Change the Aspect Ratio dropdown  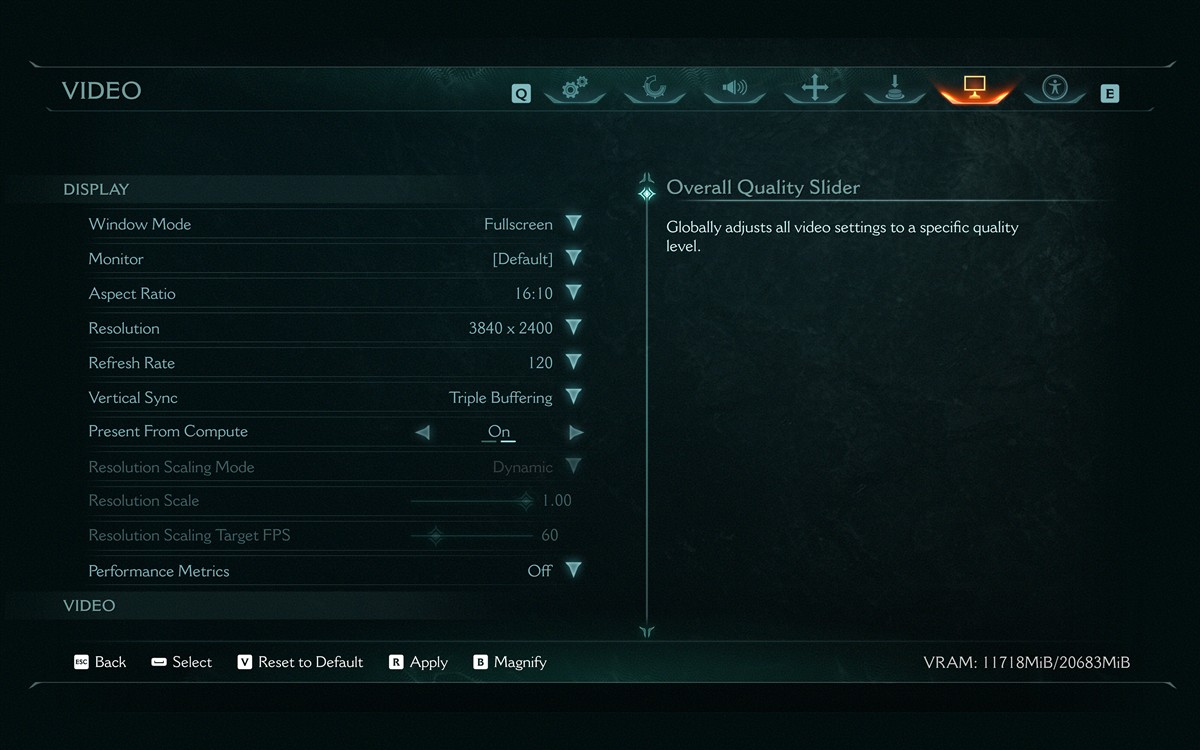pos(573,293)
